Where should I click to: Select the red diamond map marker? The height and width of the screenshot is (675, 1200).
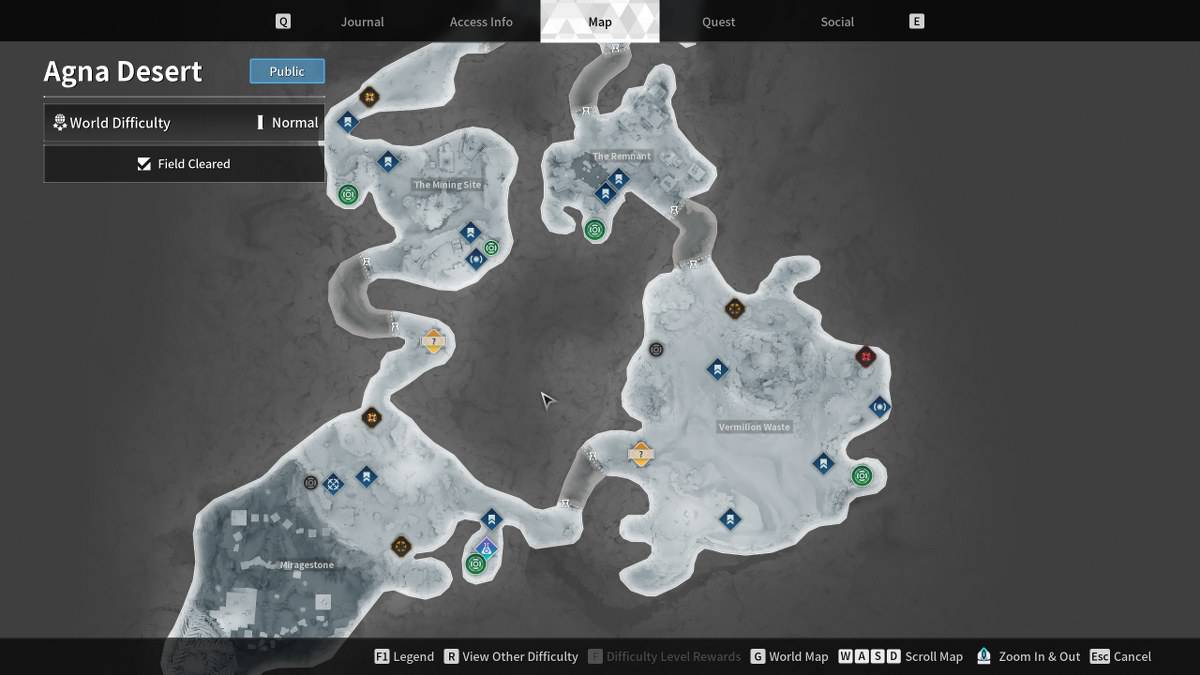866,357
